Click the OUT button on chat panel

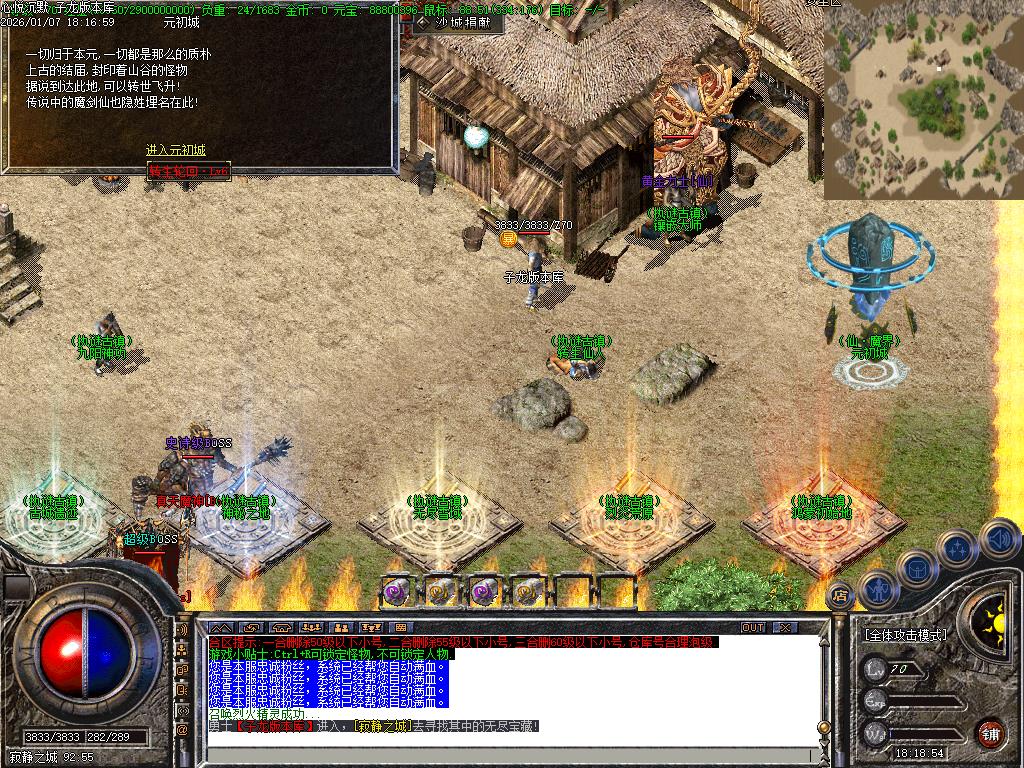point(753,628)
